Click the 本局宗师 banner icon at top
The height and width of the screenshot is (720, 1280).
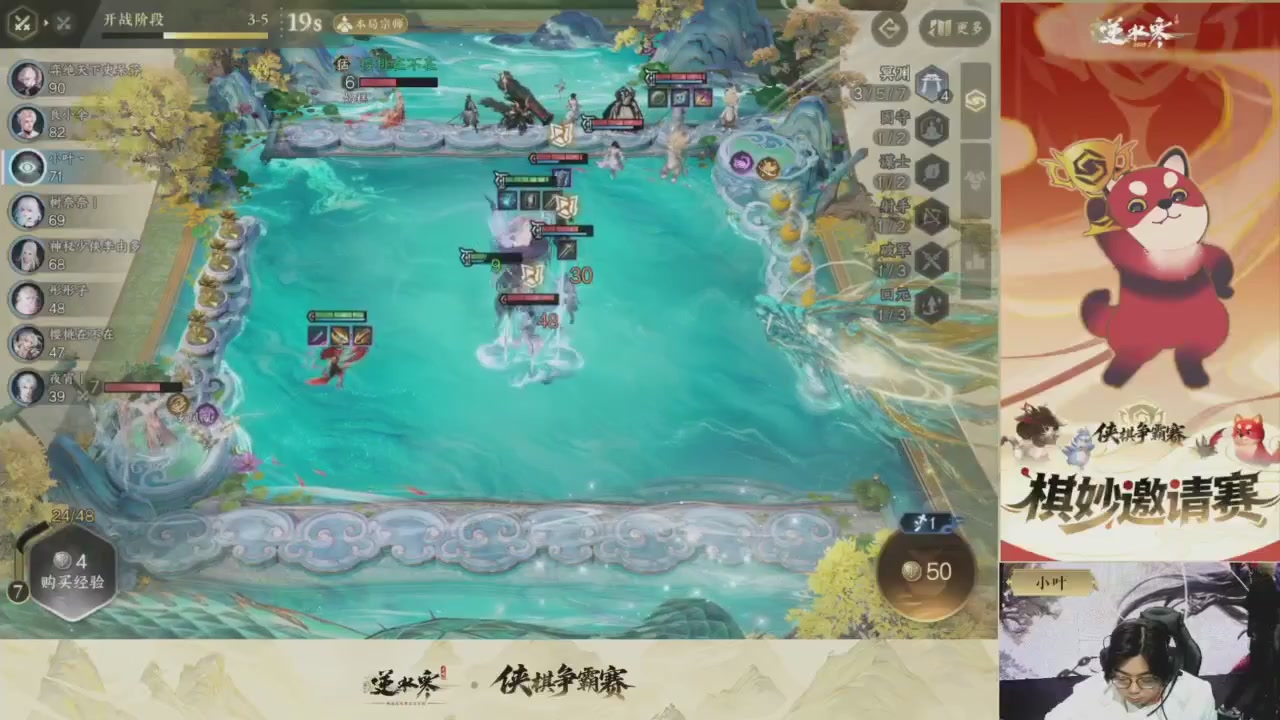[371, 22]
